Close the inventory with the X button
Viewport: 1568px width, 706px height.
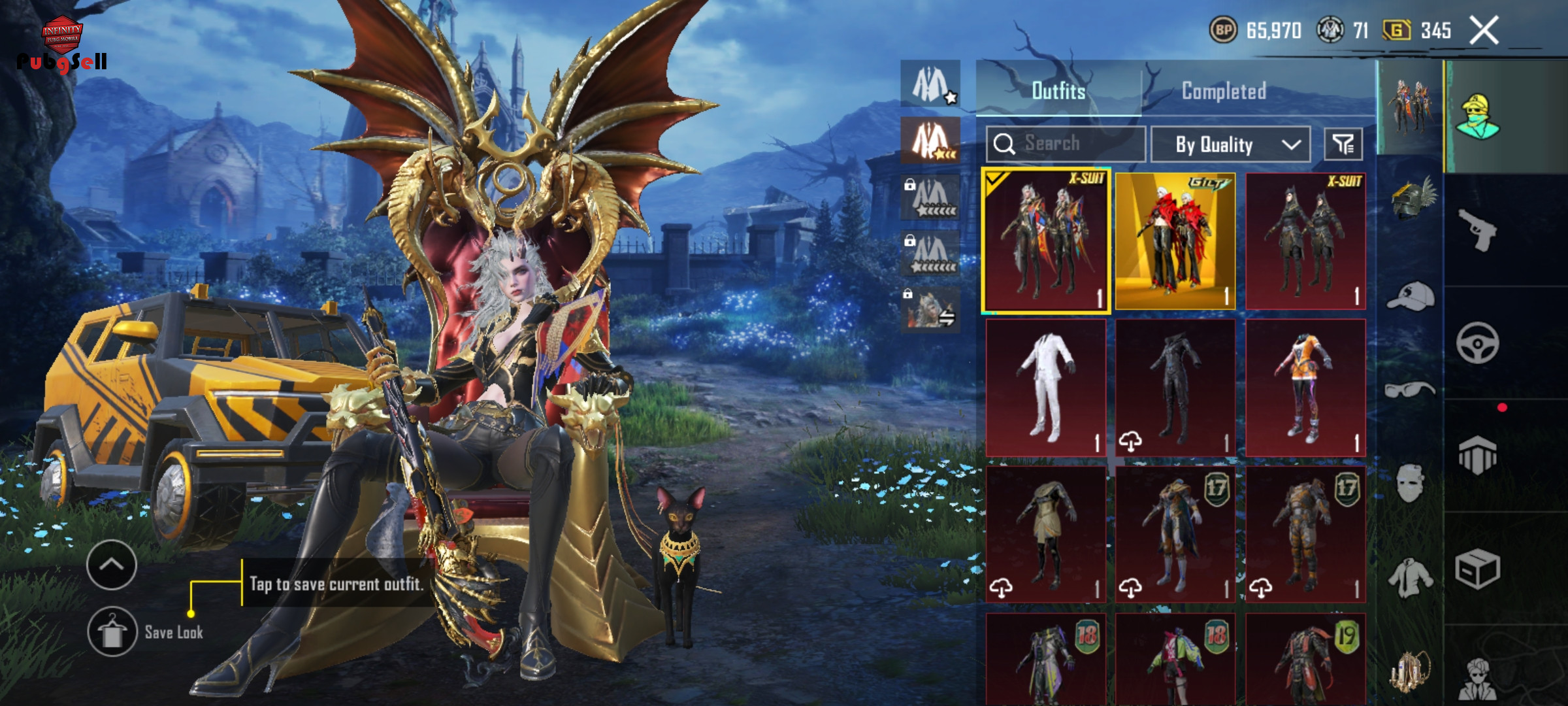1484,31
